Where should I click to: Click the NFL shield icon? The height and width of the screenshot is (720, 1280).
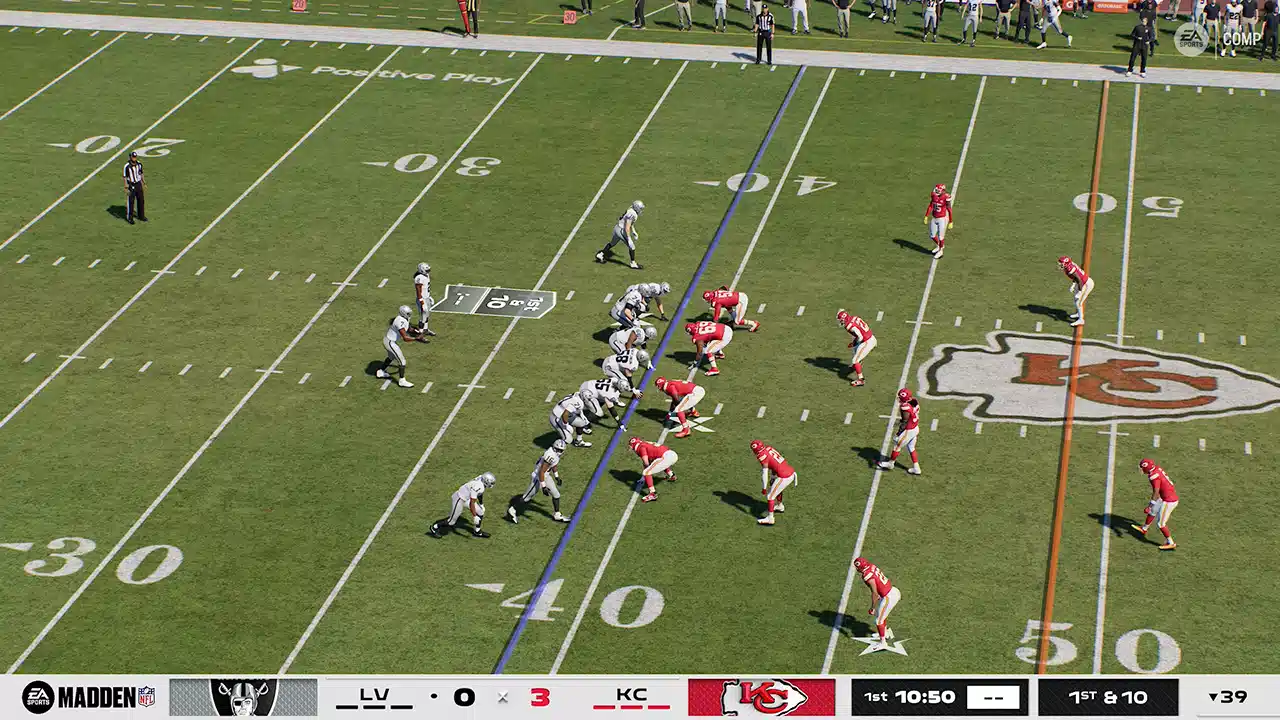(x=146, y=696)
